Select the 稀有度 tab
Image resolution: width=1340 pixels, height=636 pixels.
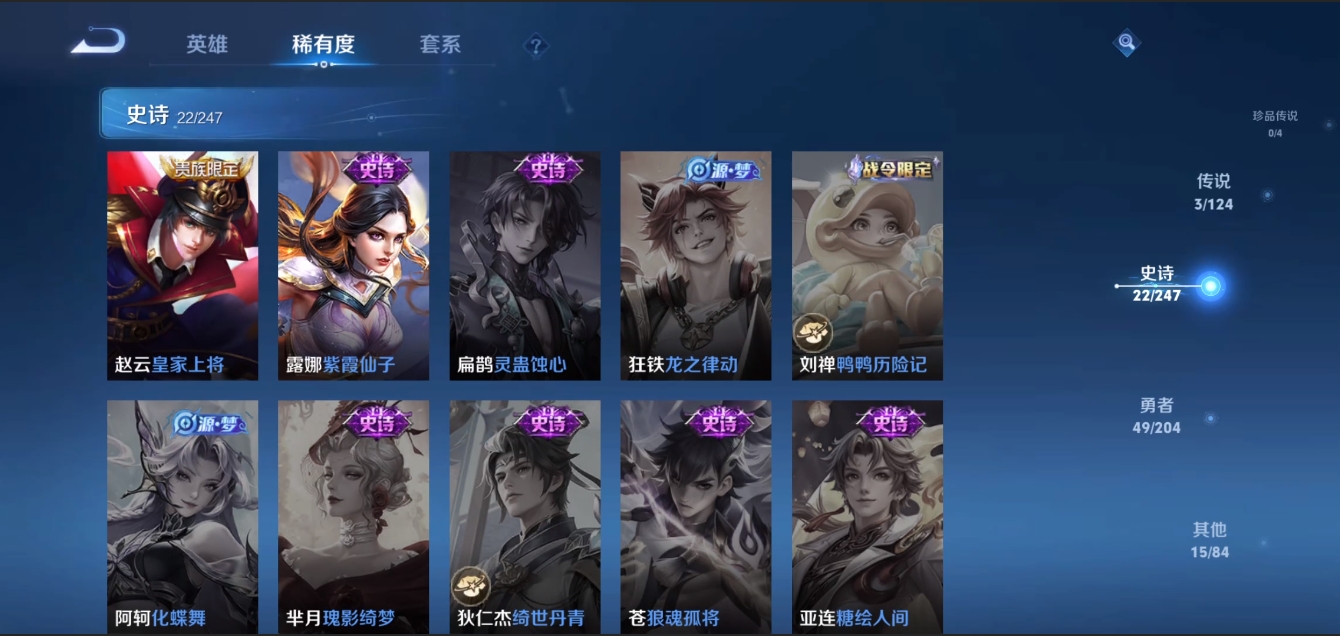pyautogui.click(x=323, y=45)
